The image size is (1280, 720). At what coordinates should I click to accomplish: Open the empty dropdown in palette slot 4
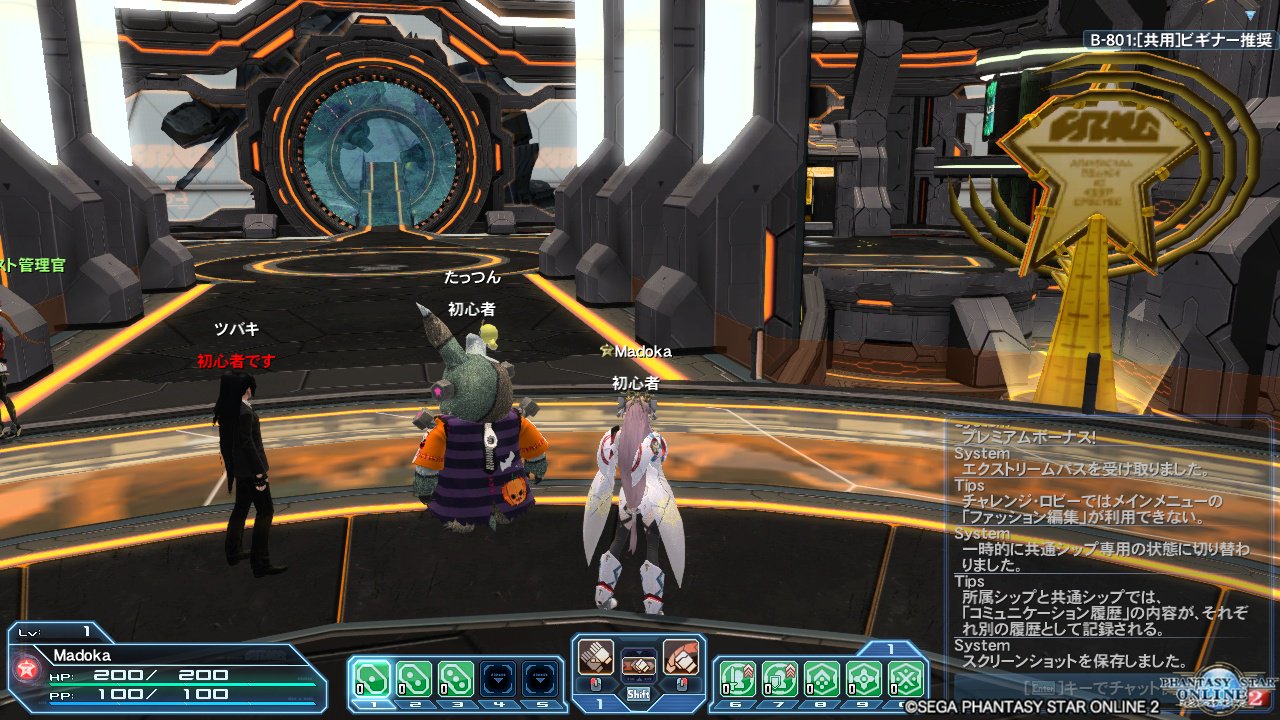pos(498,678)
